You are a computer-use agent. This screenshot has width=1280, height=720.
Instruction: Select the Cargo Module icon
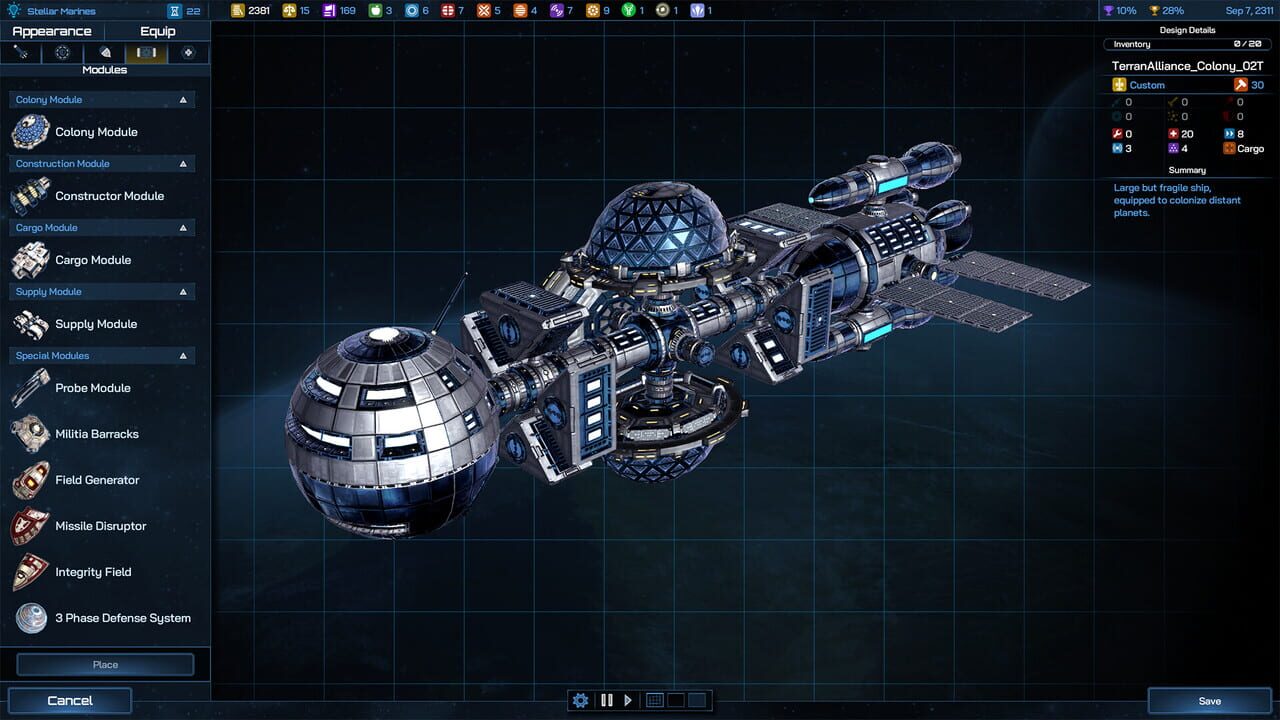pyautogui.click(x=28, y=259)
